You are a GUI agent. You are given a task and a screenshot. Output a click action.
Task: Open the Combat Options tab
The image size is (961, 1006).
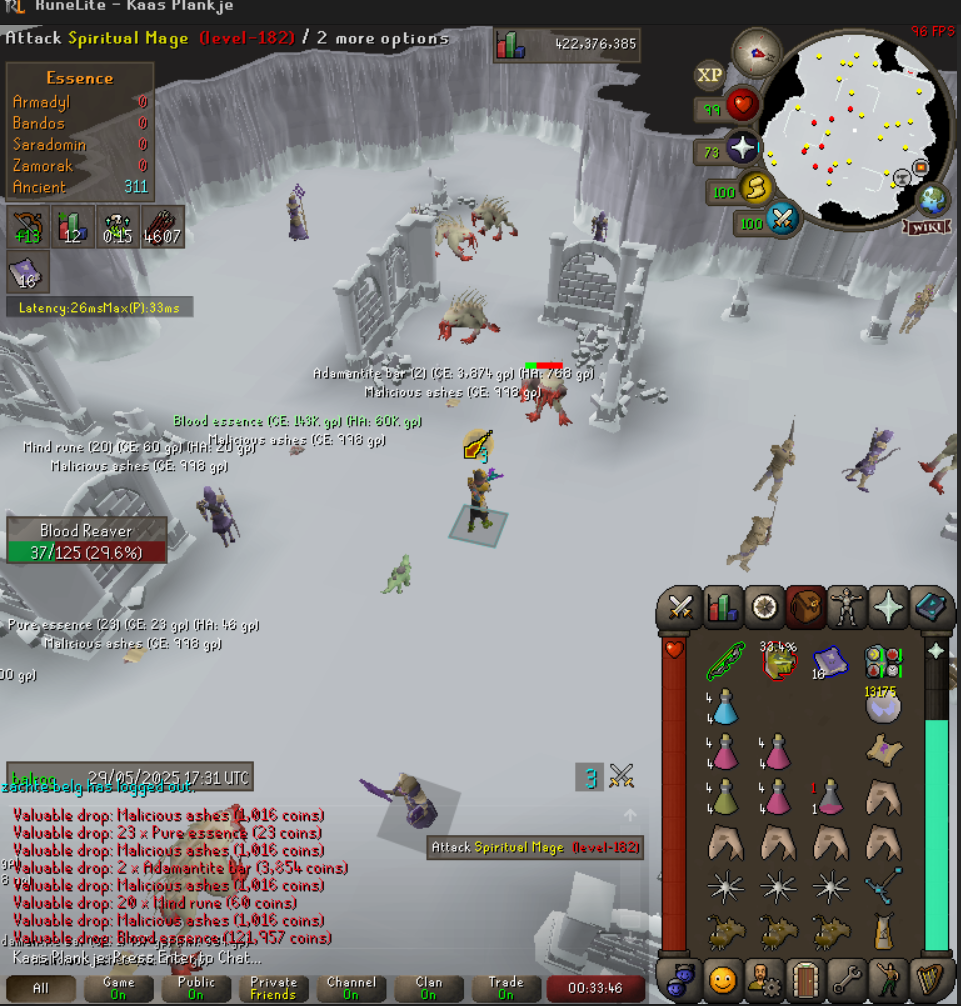(x=681, y=607)
